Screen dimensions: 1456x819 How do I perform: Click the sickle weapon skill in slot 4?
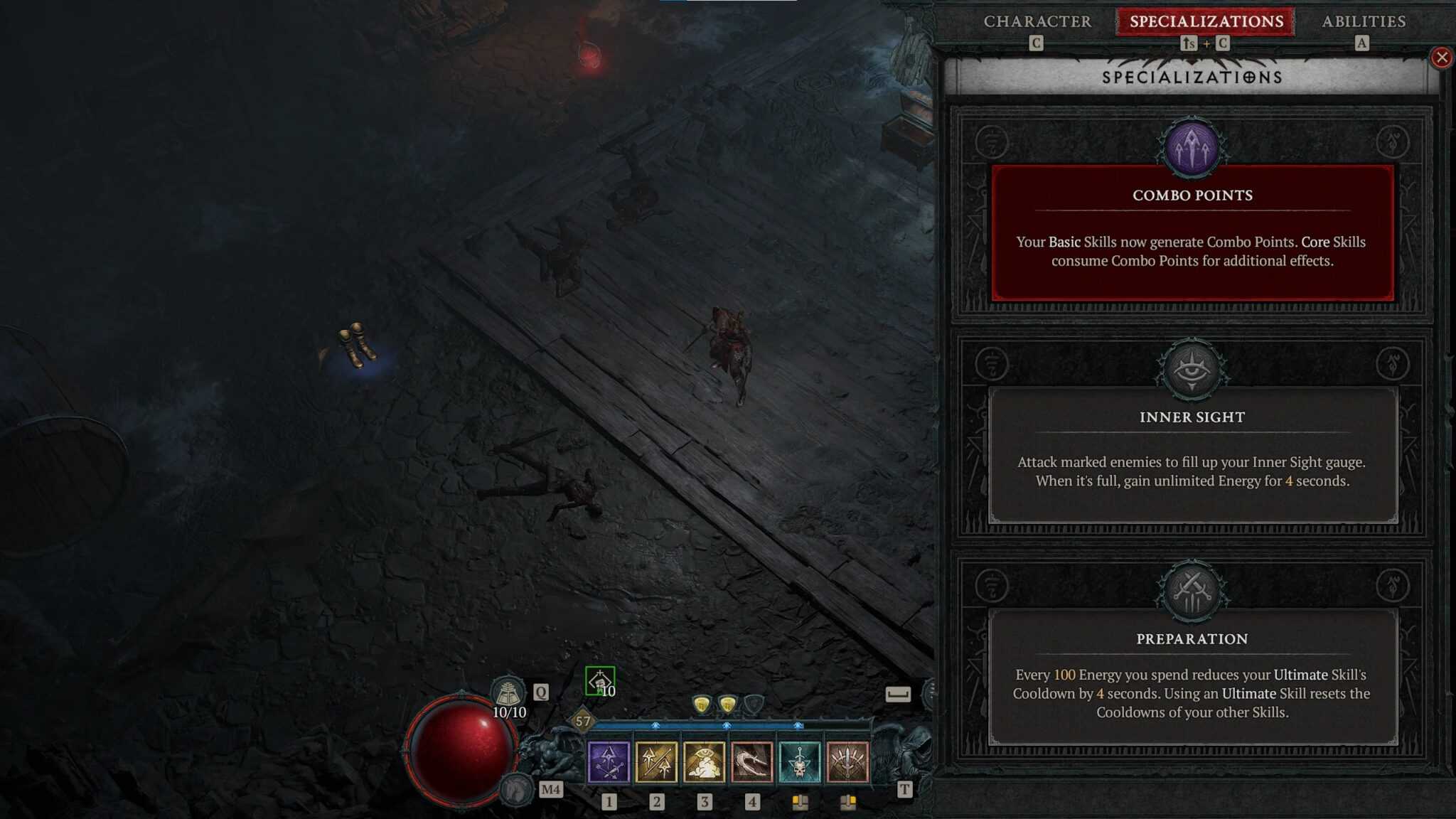point(751,761)
